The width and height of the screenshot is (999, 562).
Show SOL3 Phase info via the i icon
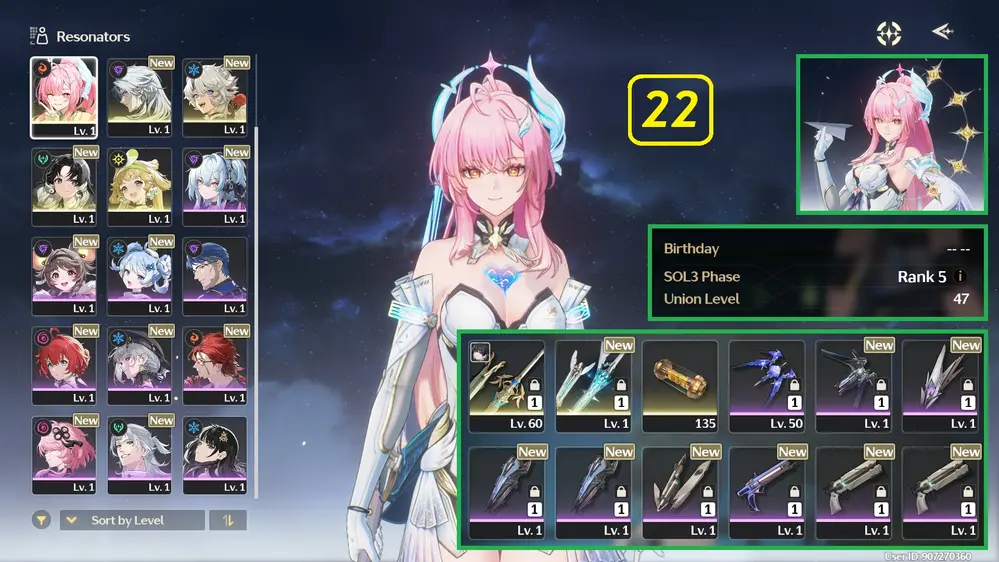click(x=961, y=277)
